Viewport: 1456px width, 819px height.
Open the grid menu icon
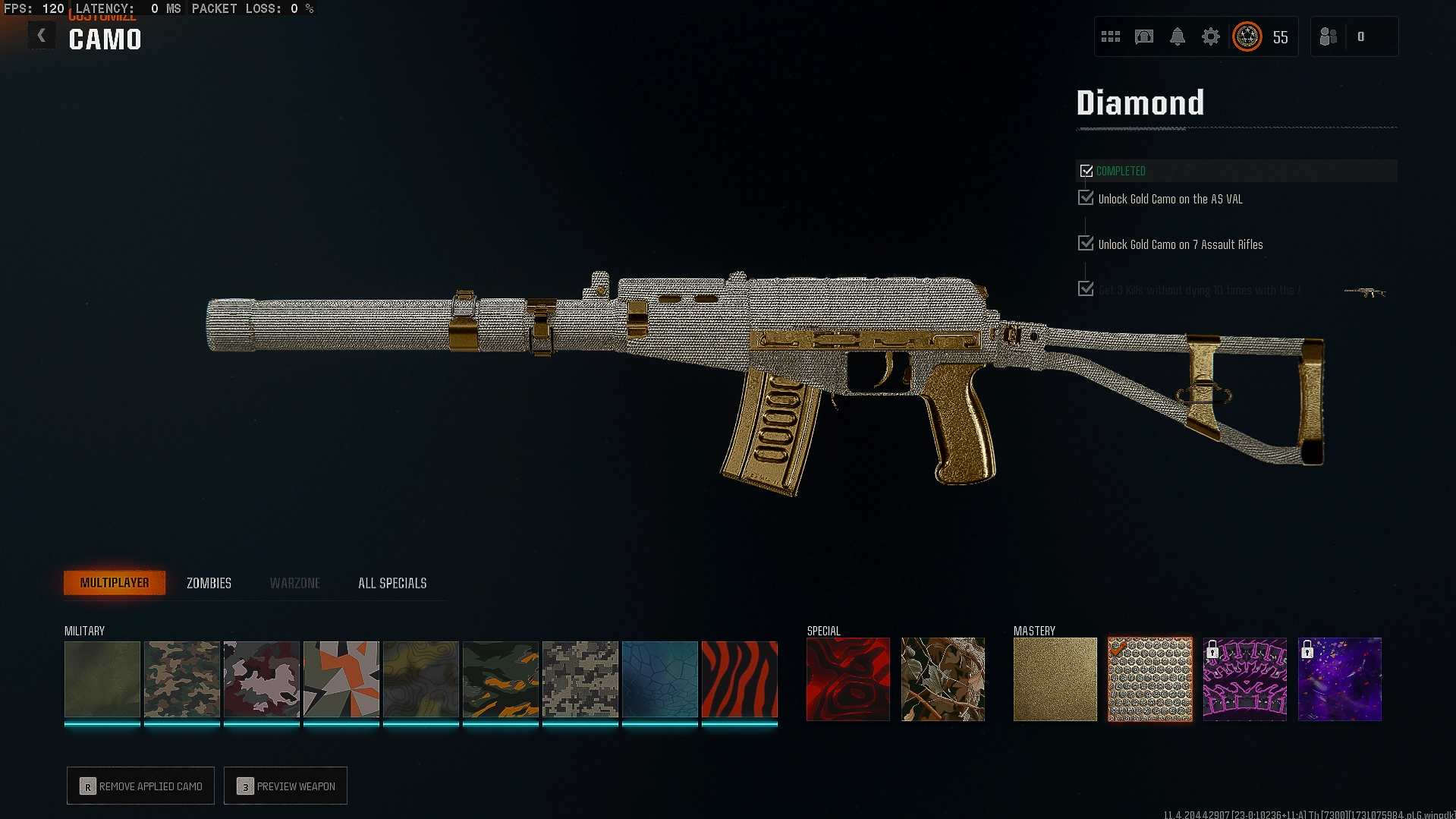pyautogui.click(x=1110, y=36)
